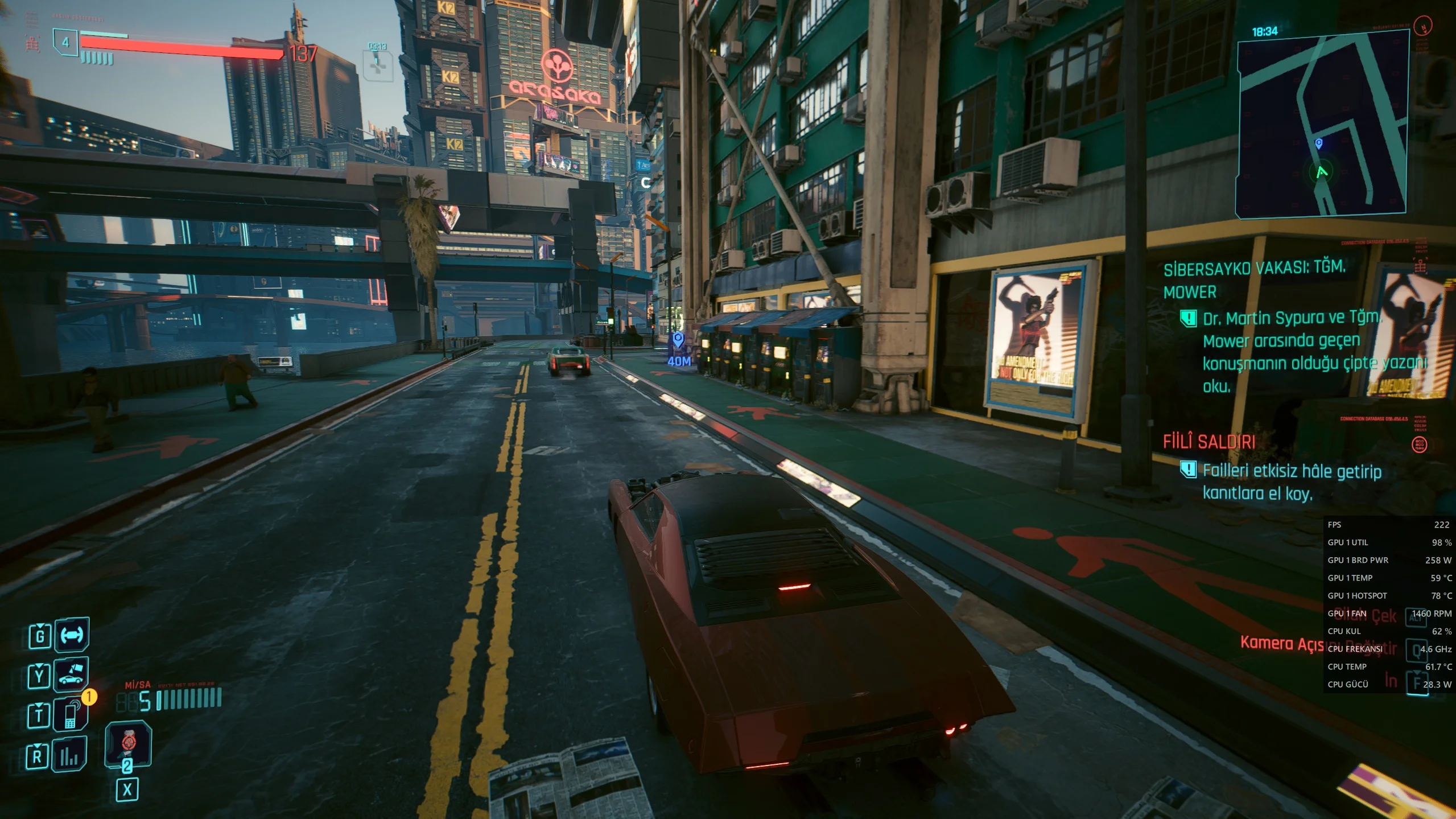Click the blue quest pin on minimap
Image resolution: width=1456 pixels, height=819 pixels.
click(x=1319, y=143)
